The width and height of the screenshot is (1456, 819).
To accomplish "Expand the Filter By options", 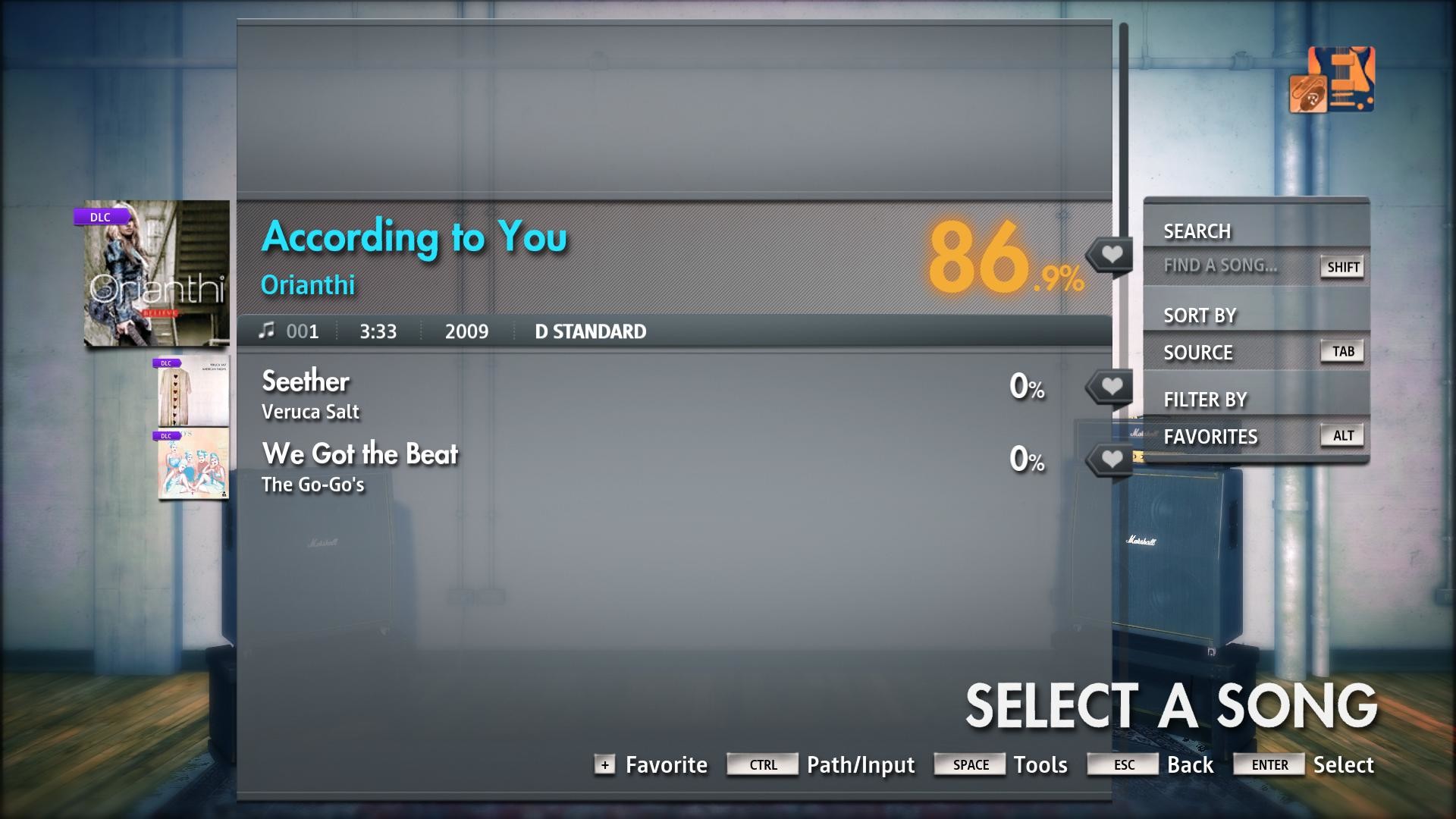I will (x=1206, y=399).
